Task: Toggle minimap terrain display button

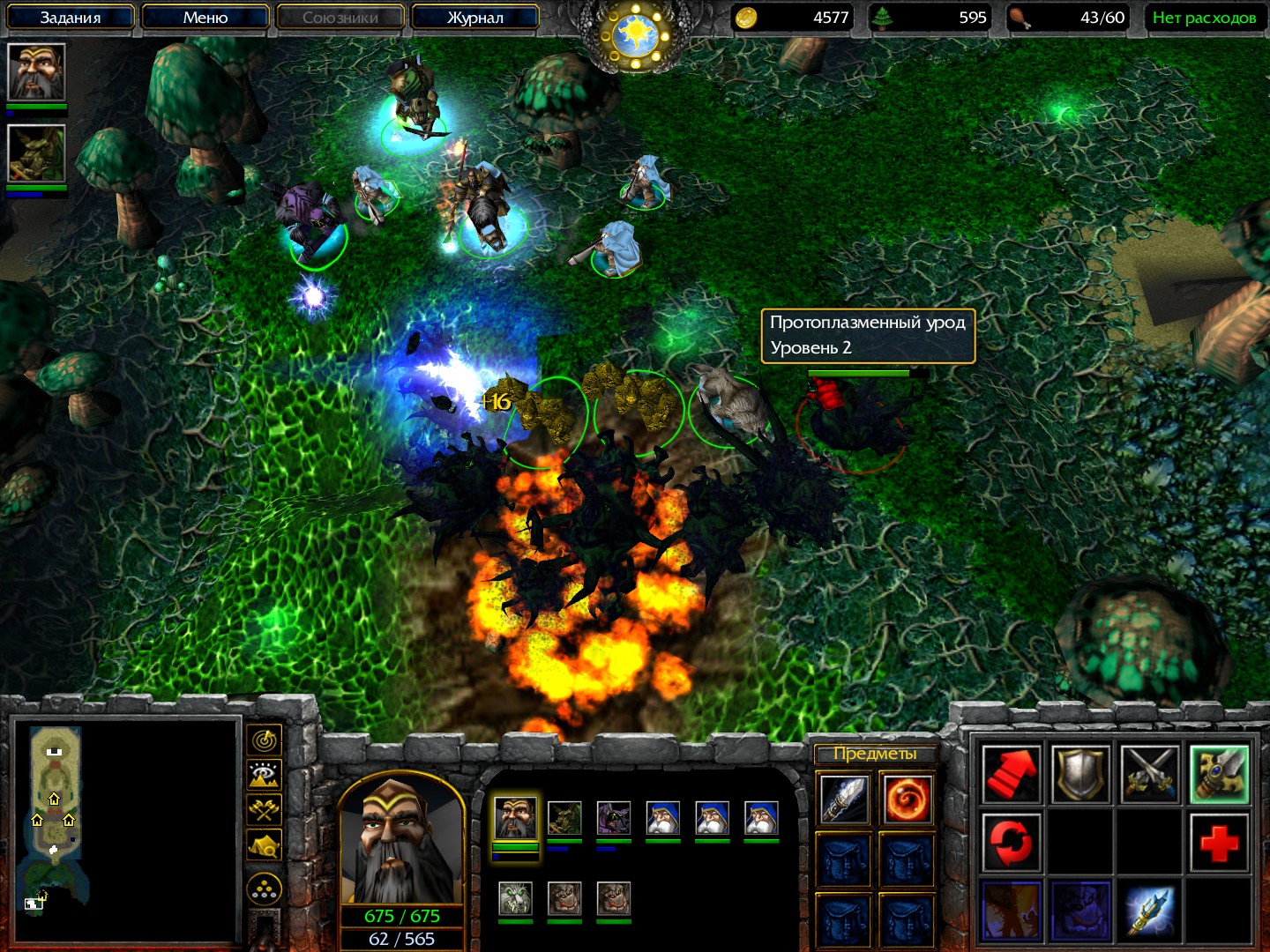Action: click(x=265, y=776)
